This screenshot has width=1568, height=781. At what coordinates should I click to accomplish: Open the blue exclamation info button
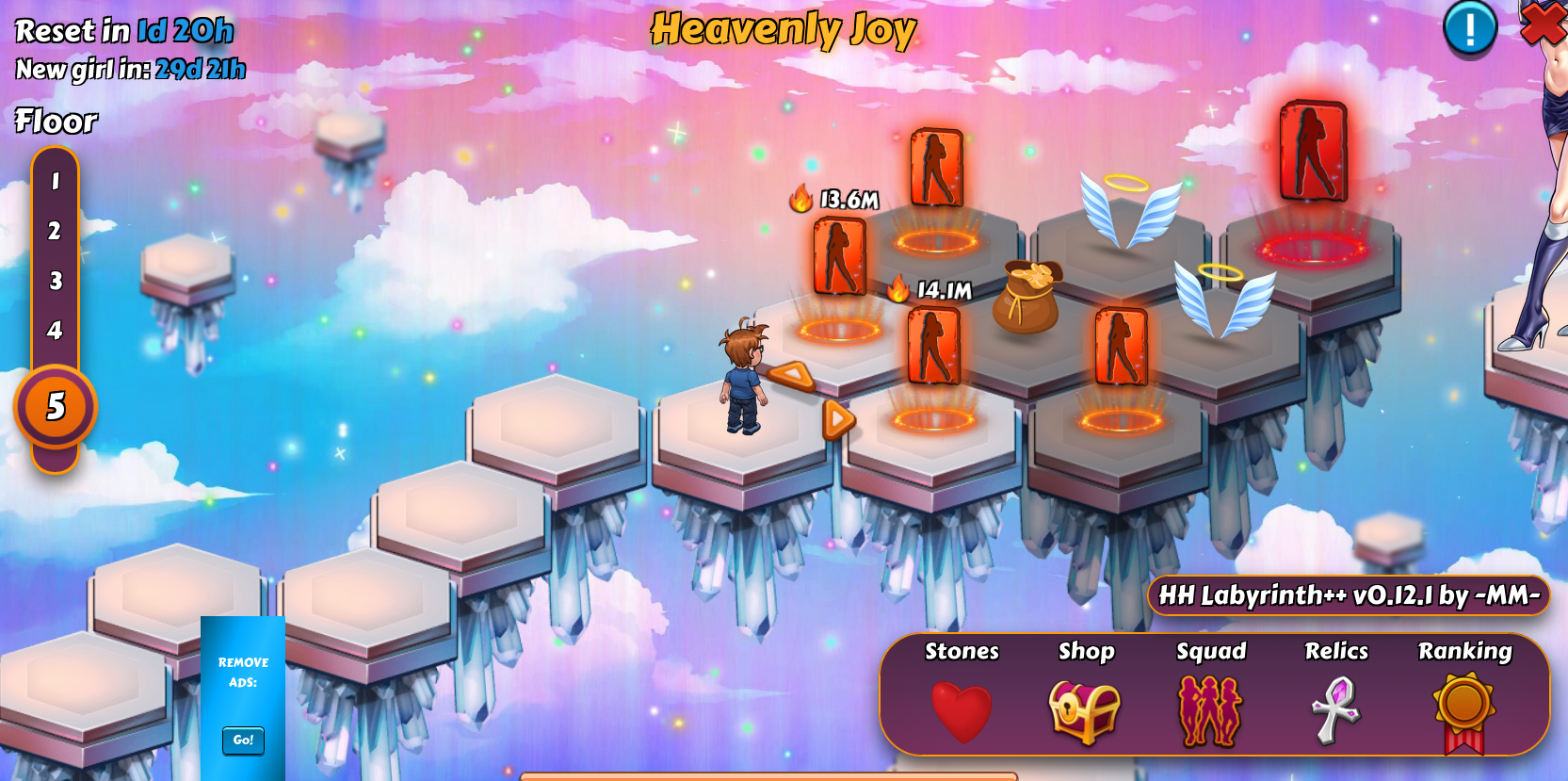1469,28
